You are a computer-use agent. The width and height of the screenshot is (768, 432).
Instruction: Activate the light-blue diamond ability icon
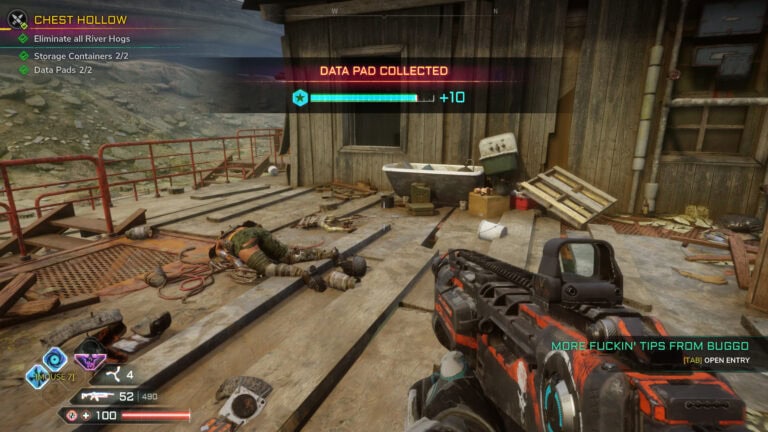(37, 376)
